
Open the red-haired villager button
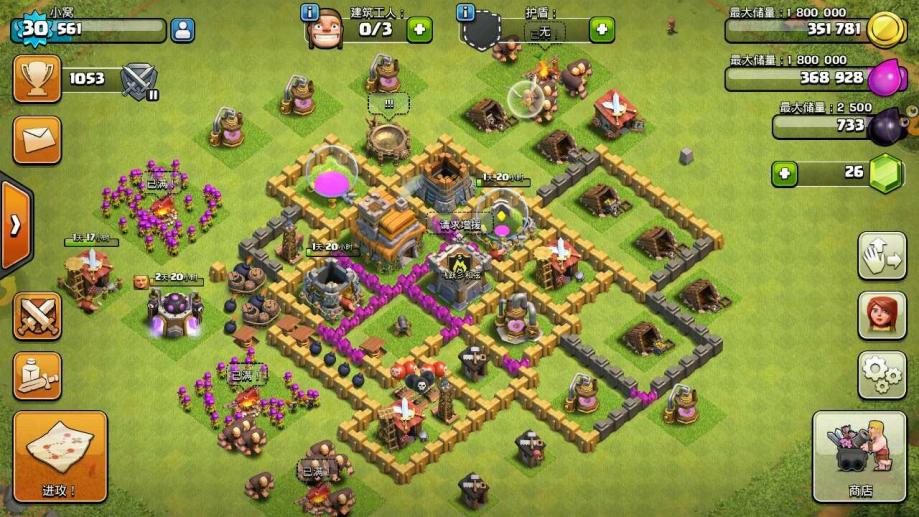click(881, 316)
